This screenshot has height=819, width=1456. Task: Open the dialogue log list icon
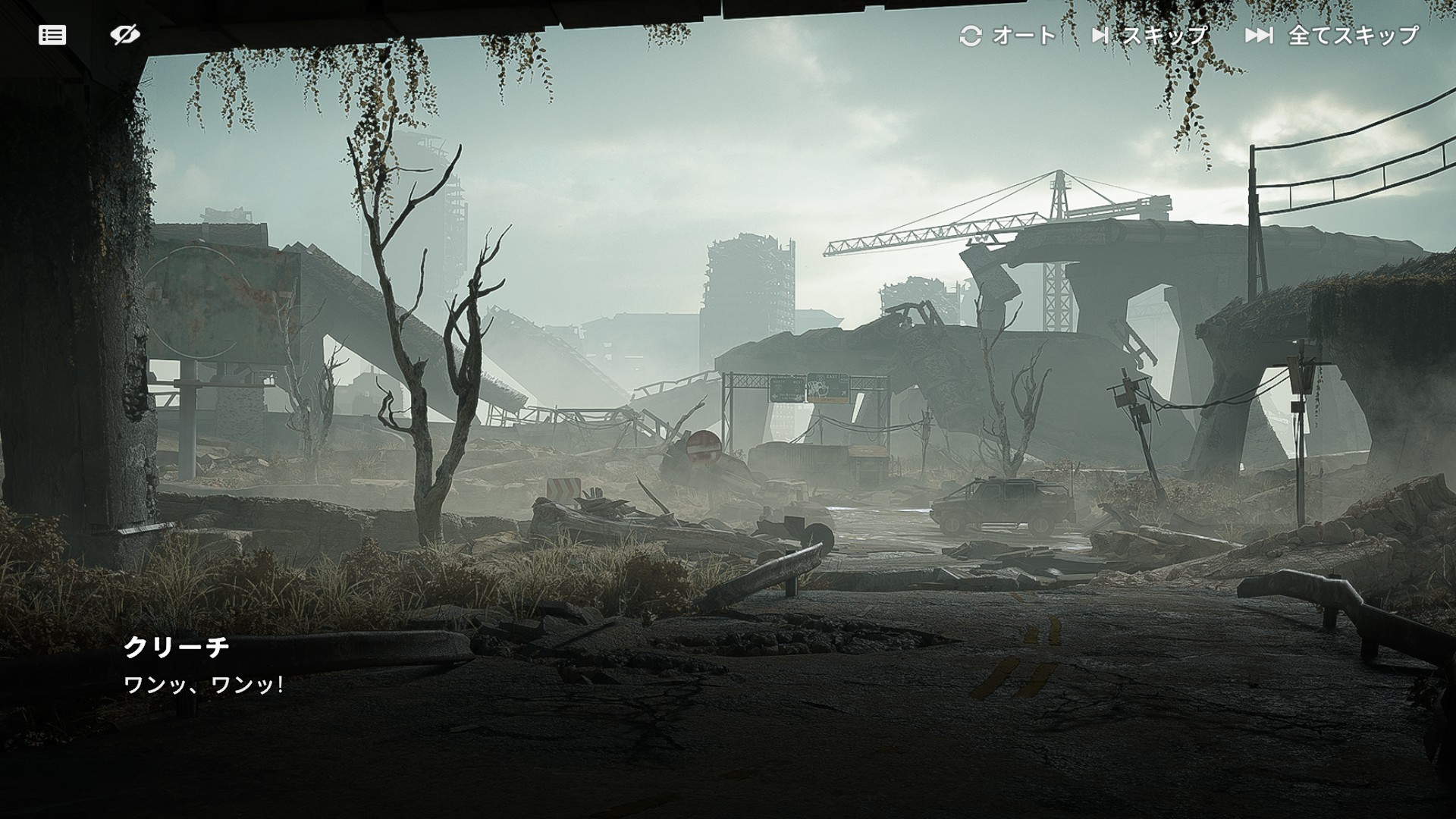[52, 35]
